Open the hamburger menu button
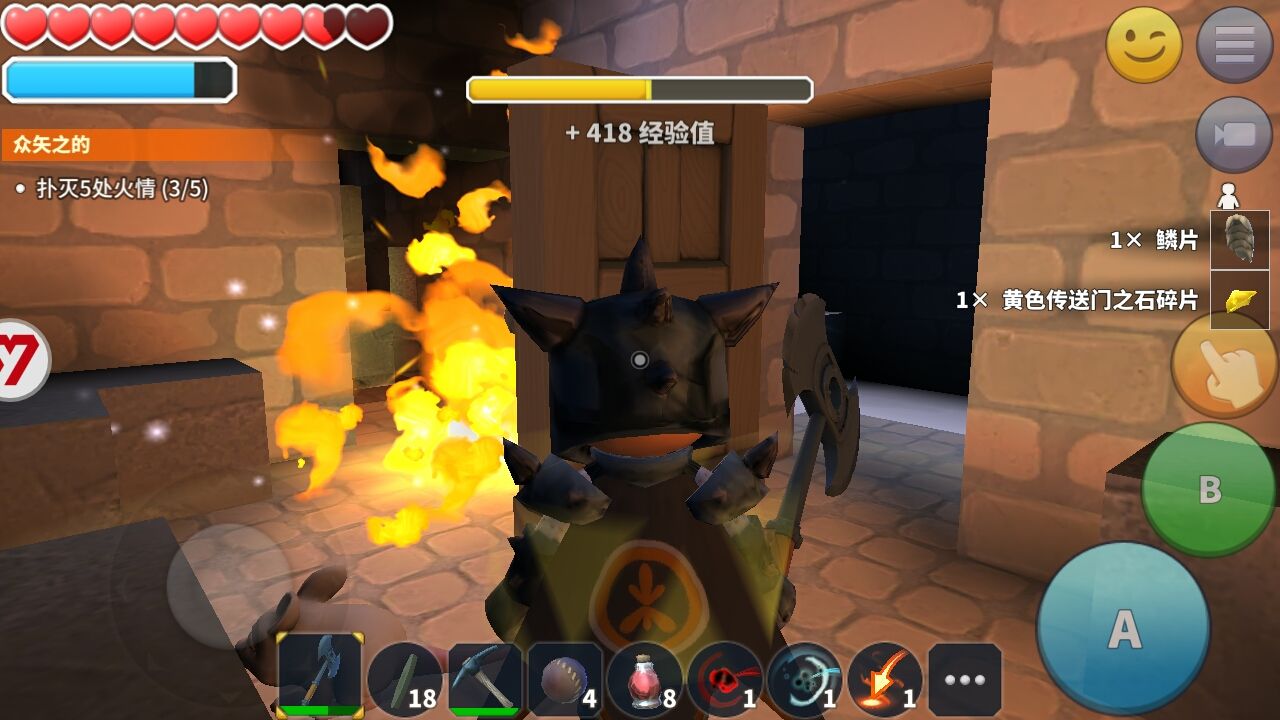This screenshot has height=720, width=1280. (1234, 45)
